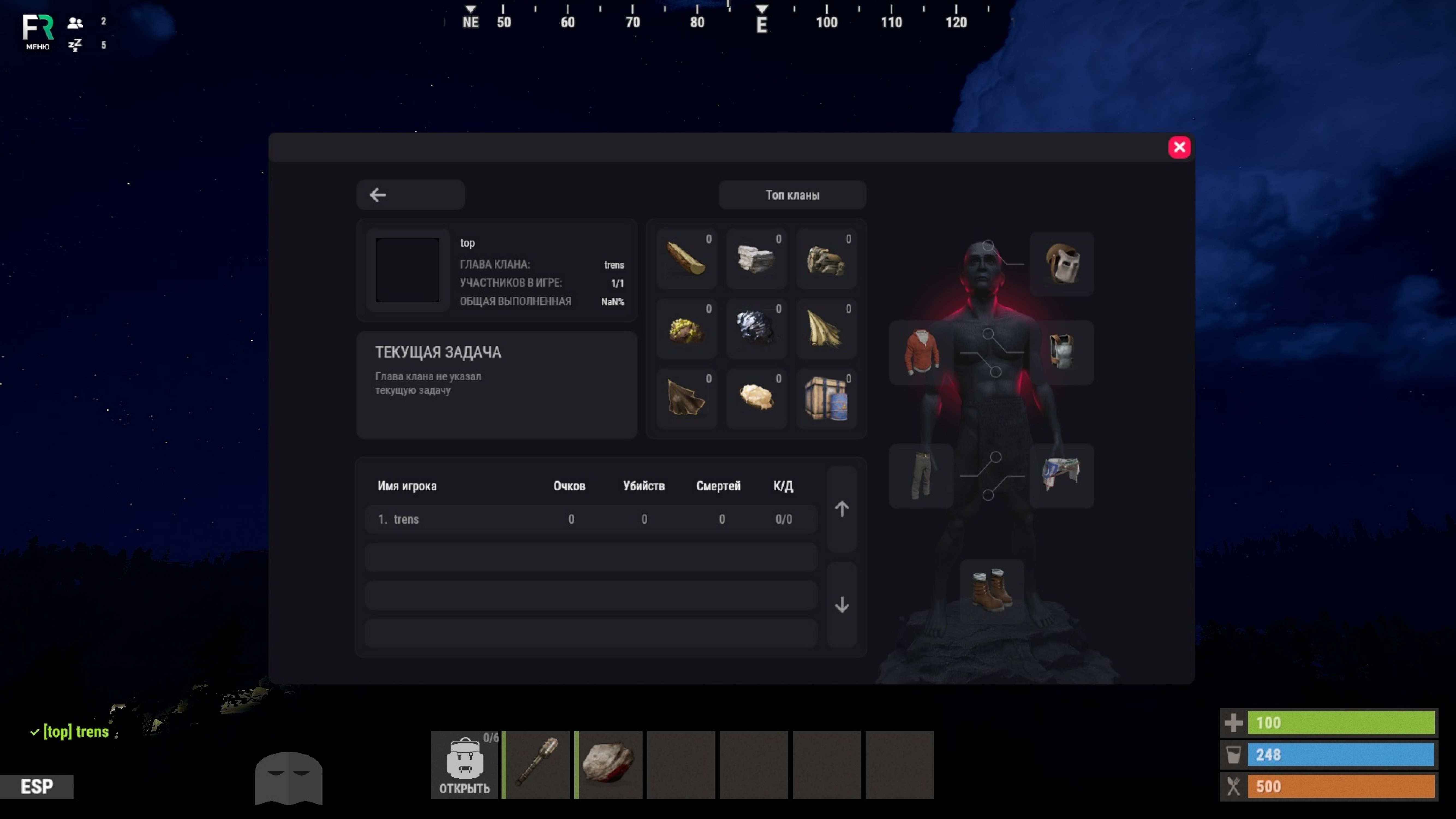Click the blue barrel icon in the resource grid

pyautogui.click(x=826, y=399)
